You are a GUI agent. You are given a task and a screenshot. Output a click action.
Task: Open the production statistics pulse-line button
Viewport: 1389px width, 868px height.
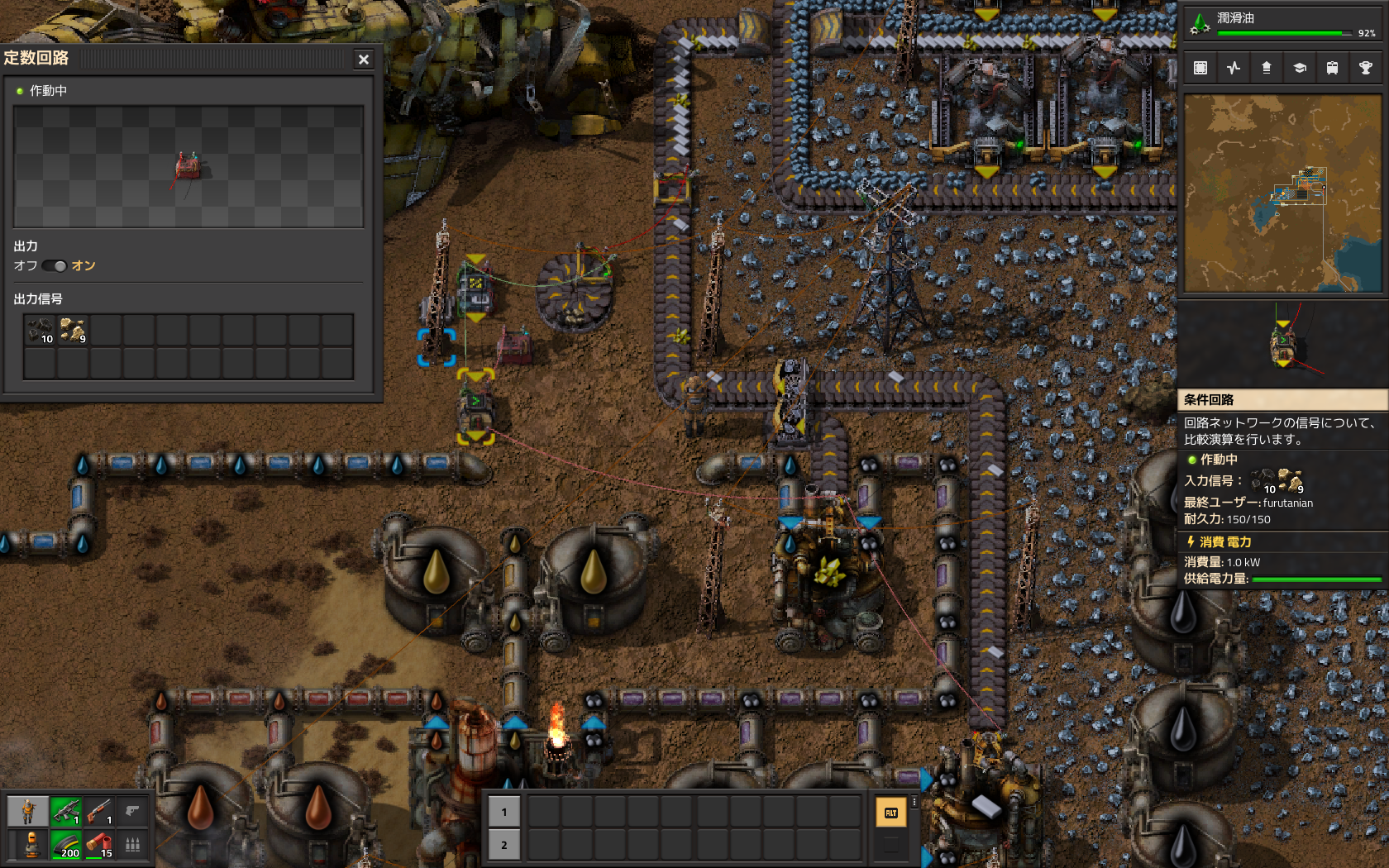tap(1234, 68)
